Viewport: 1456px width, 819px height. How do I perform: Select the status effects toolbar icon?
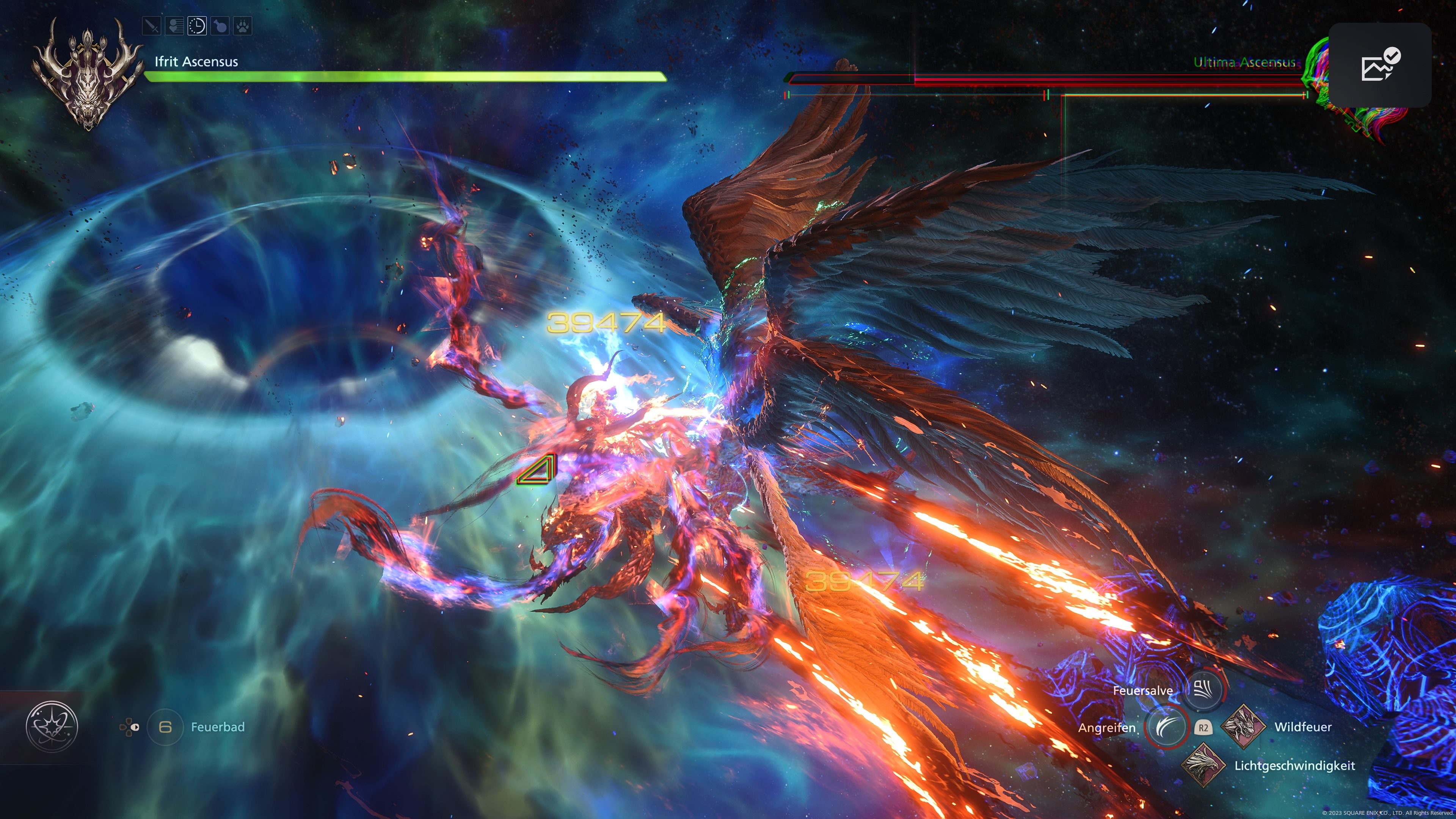click(x=175, y=27)
